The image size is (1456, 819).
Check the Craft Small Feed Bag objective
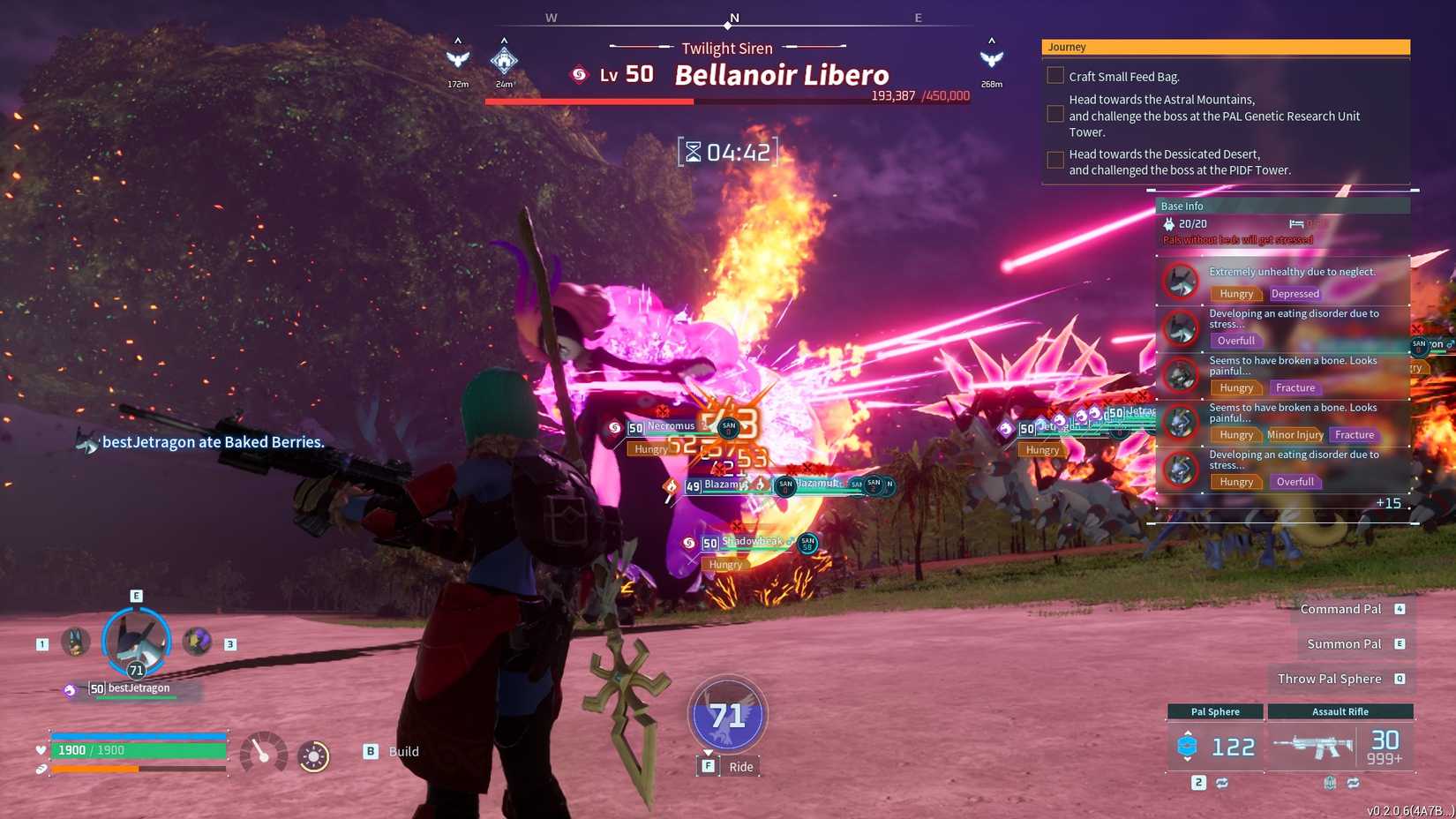1055,76
